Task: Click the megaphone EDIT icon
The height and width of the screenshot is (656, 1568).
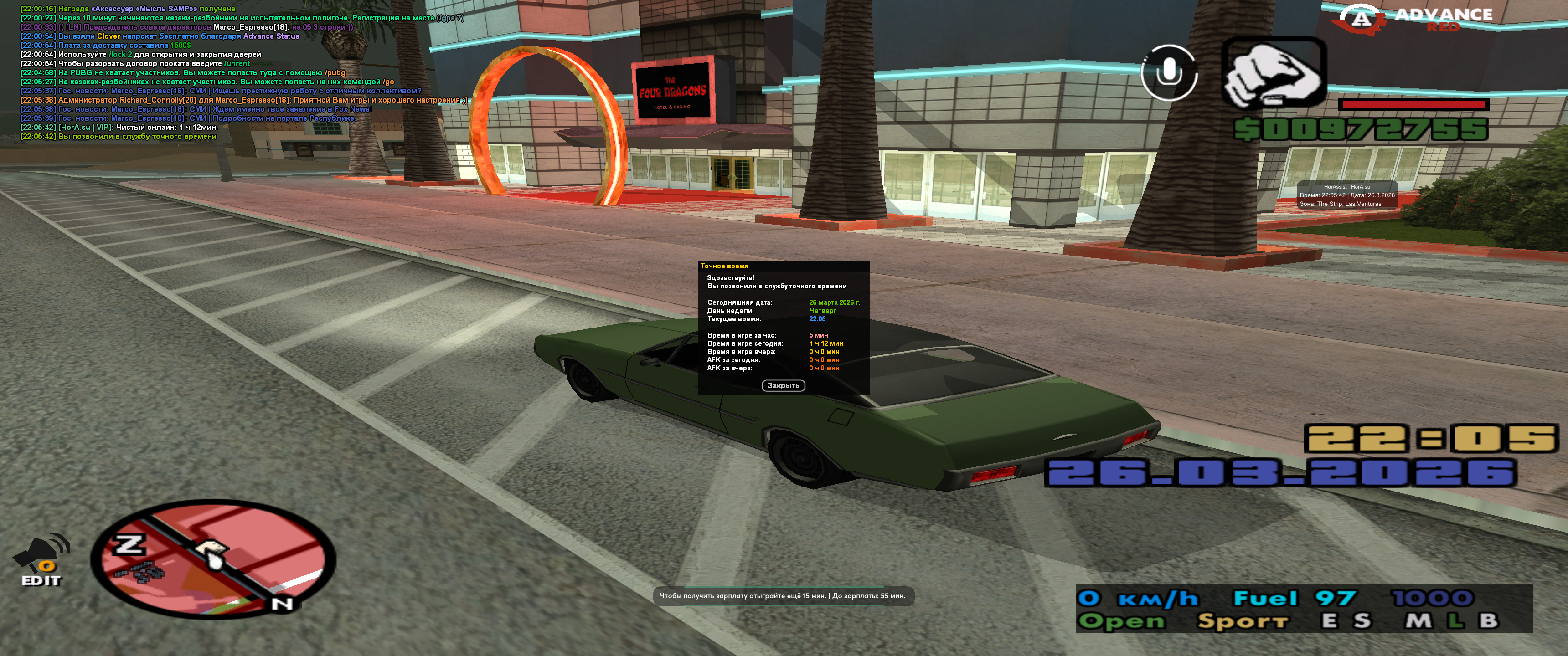Action: pyautogui.click(x=41, y=559)
